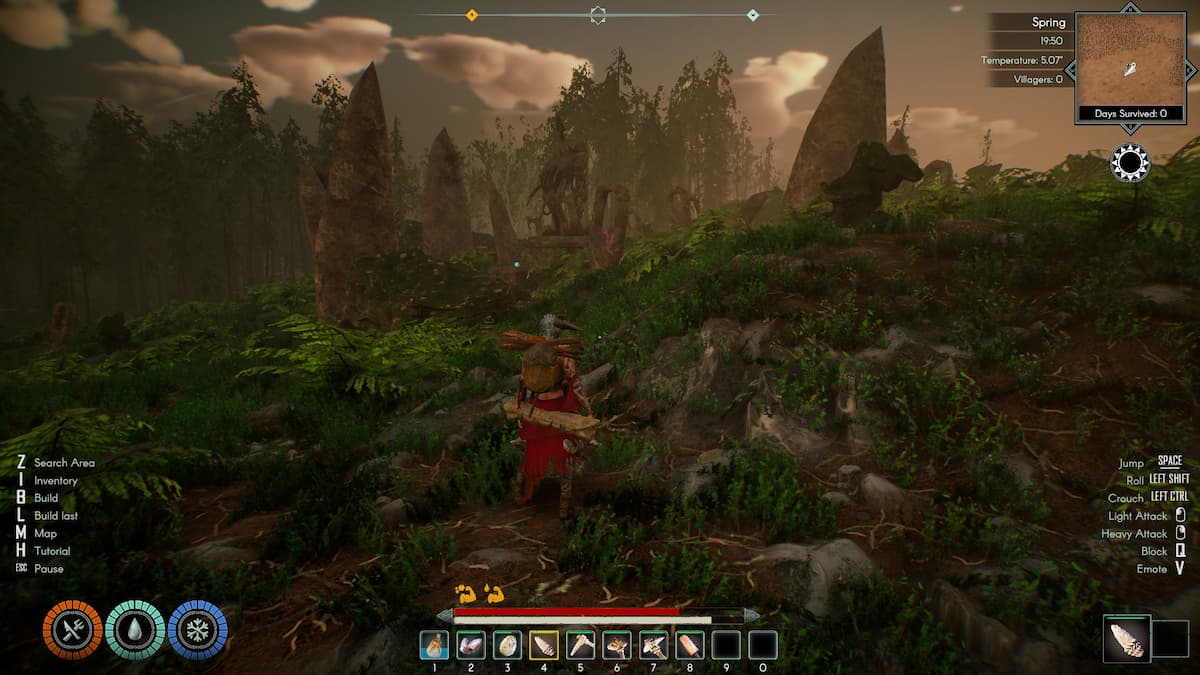Select the tool in hotbar slot 6
The width and height of the screenshot is (1200, 675).
[x=617, y=645]
